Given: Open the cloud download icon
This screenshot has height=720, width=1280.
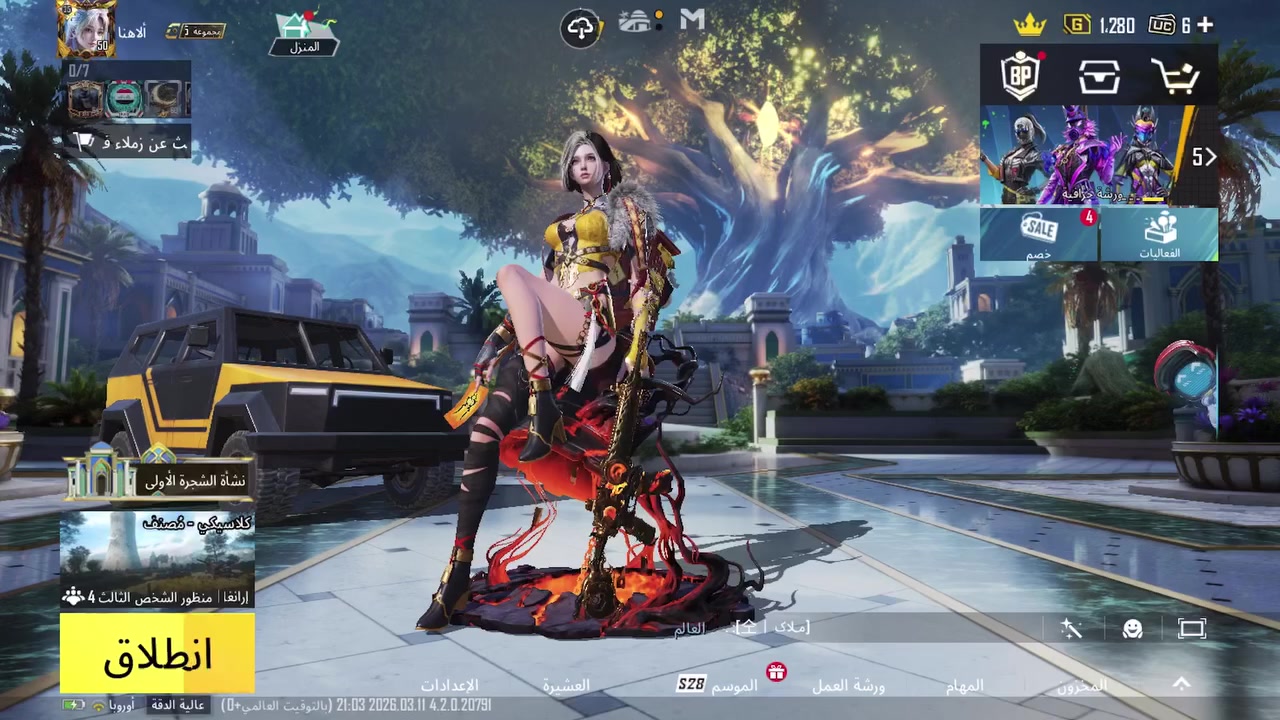Looking at the screenshot, I should tap(581, 27).
